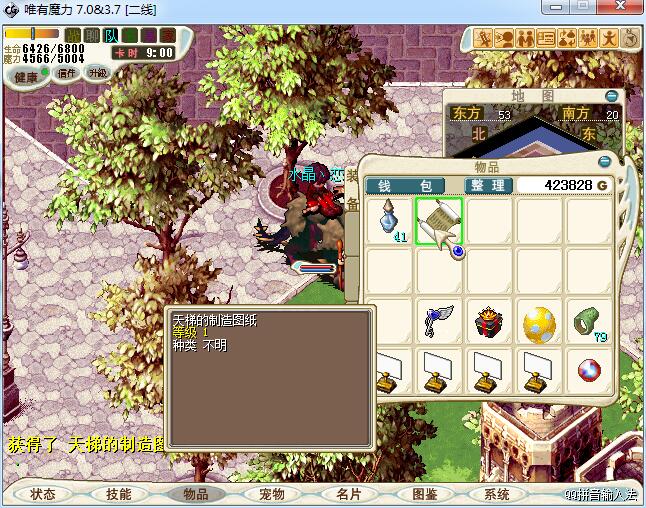This screenshot has width=646, height=508.
Task: Open the 名片 name card menu
Action: pos(347,494)
